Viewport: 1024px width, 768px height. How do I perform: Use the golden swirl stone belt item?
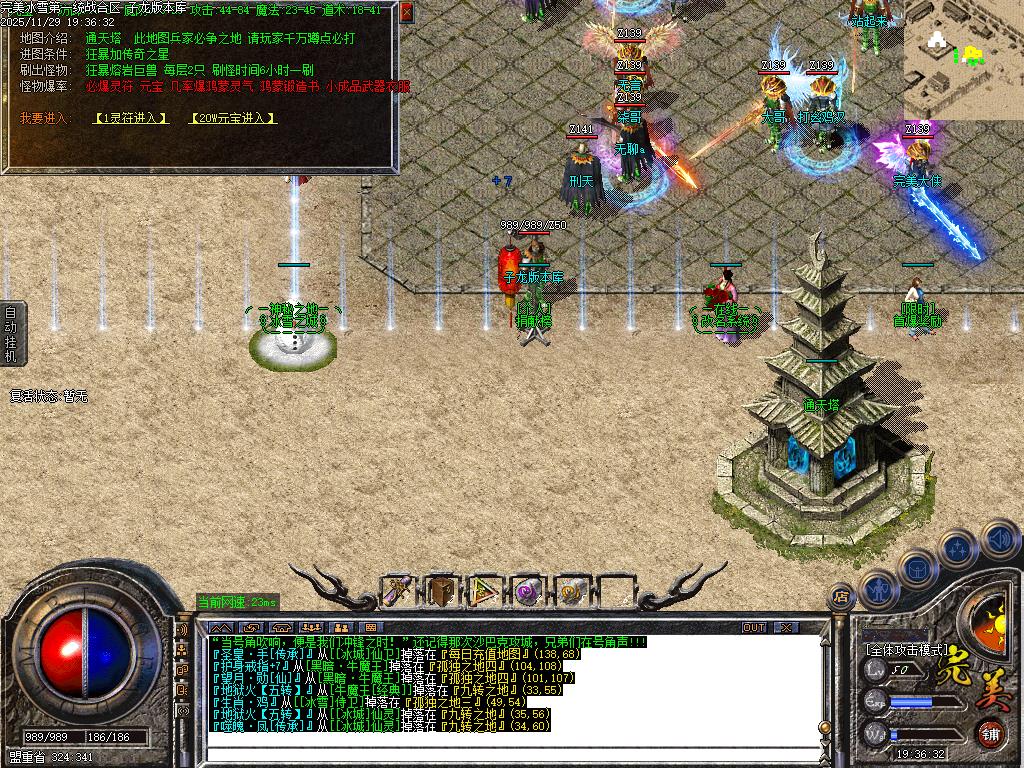tap(571, 592)
